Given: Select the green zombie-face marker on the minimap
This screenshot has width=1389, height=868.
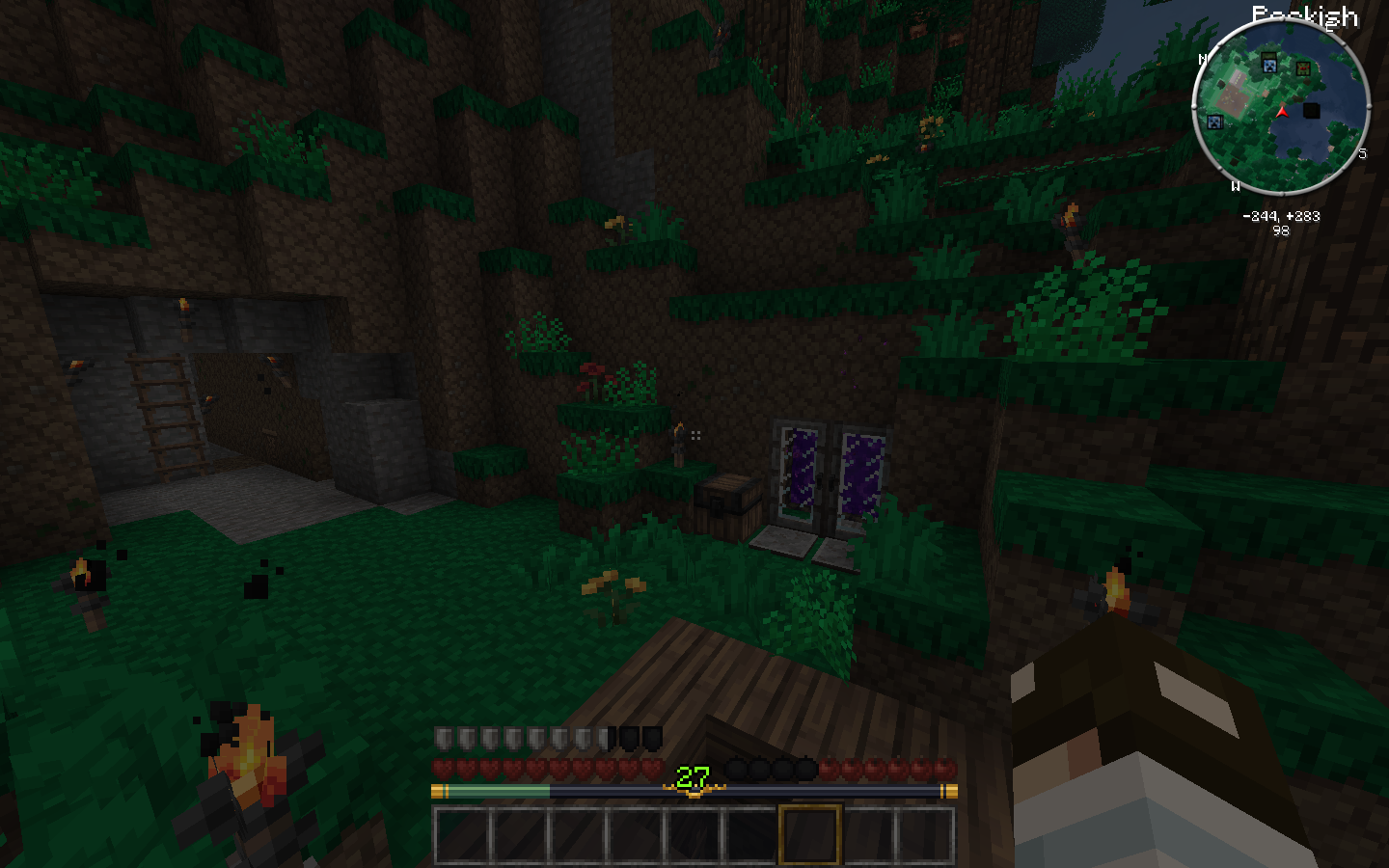Looking at the screenshot, I should click(1303, 68).
